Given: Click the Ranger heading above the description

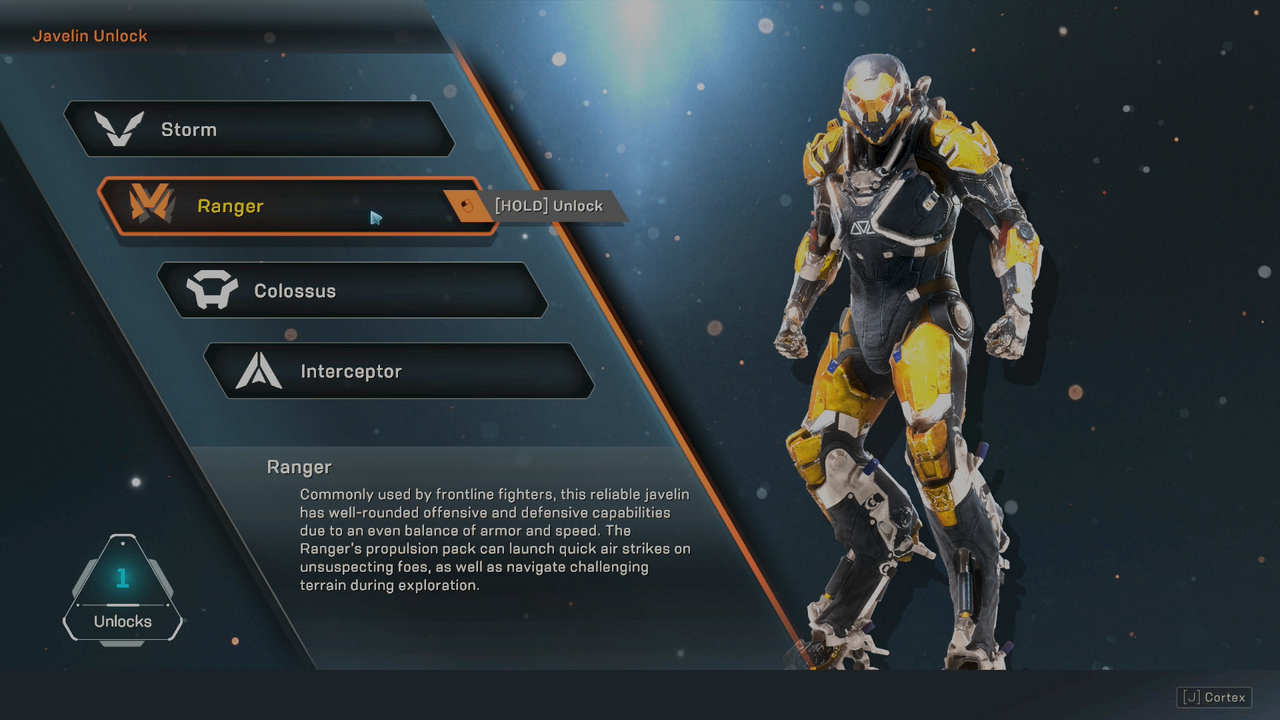Looking at the screenshot, I should pyautogui.click(x=299, y=467).
